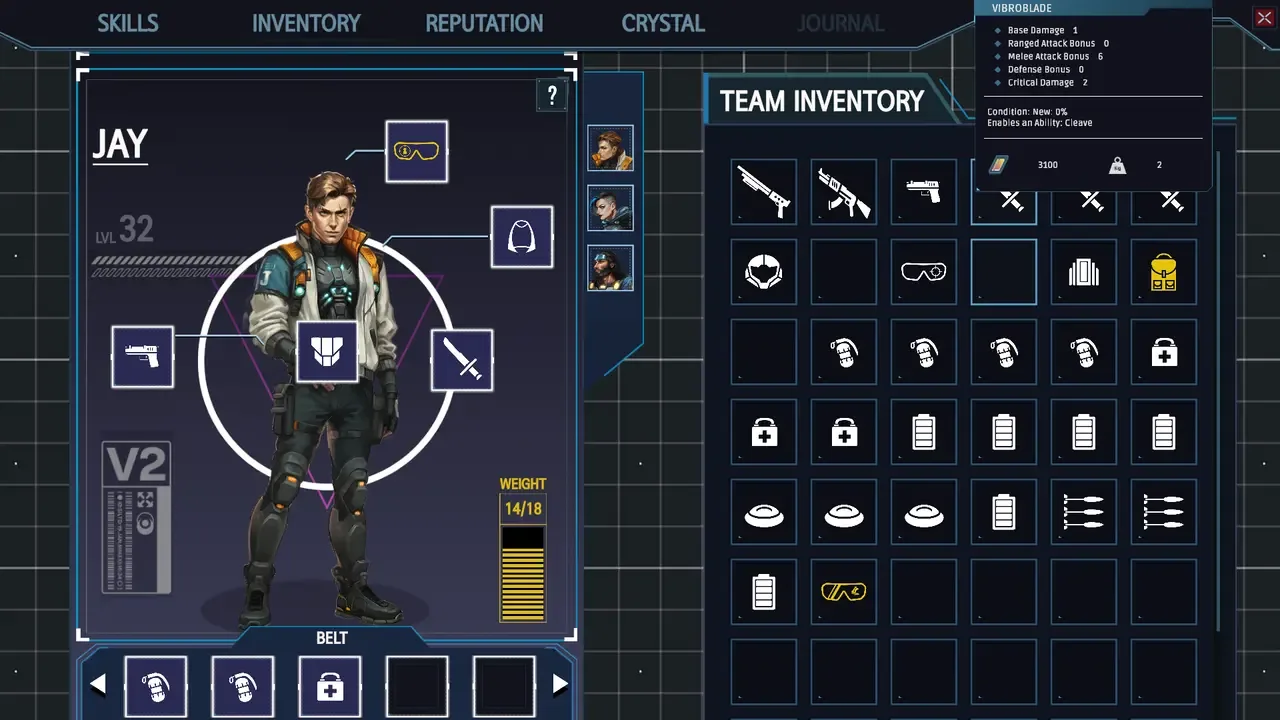Select the equipped chest armor slot
Screen dimensions: 1280x720
pos(327,352)
